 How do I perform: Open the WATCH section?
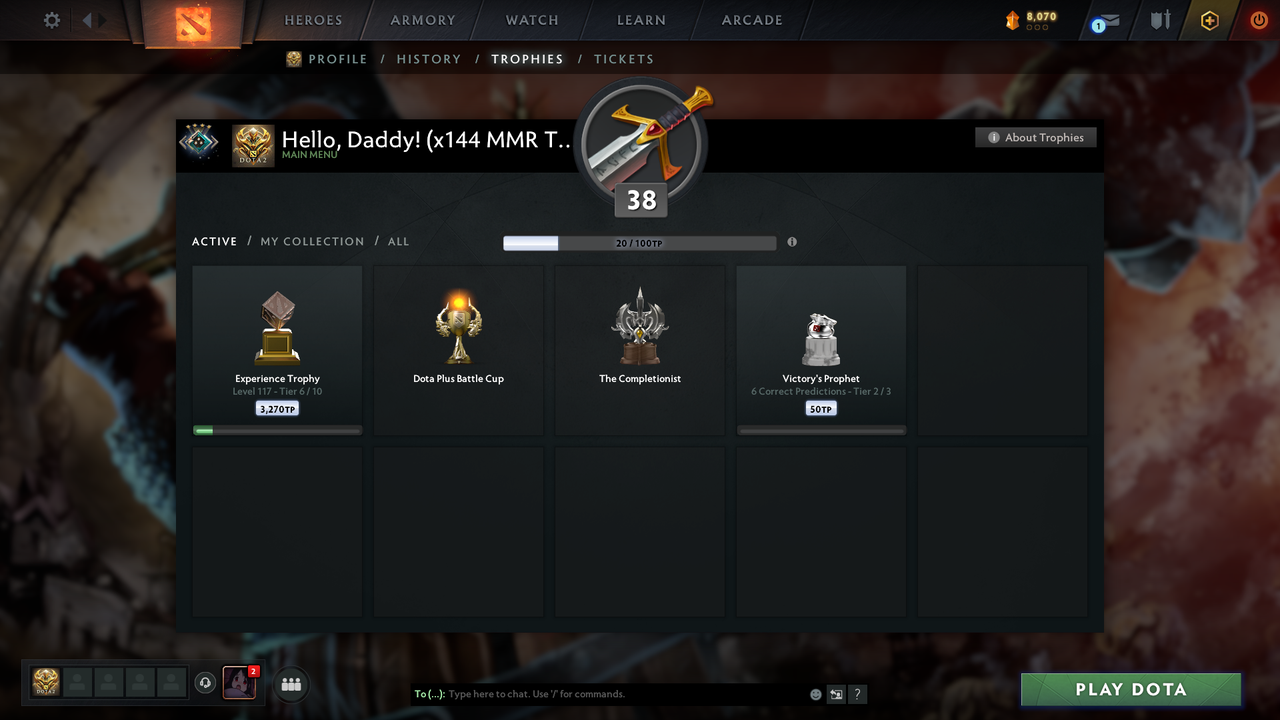pyautogui.click(x=531, y=19)
